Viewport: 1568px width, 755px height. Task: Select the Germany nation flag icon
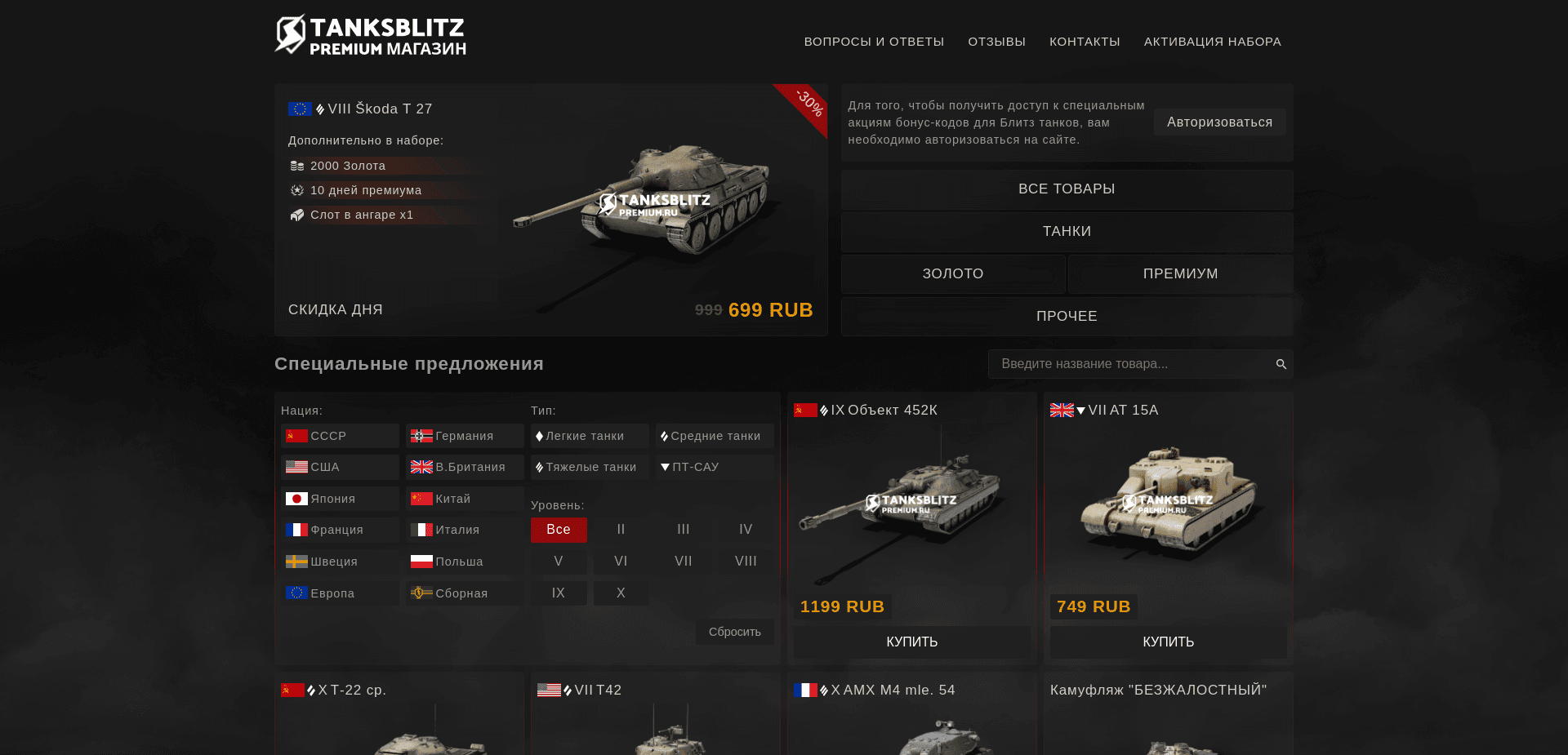(421, 436)
